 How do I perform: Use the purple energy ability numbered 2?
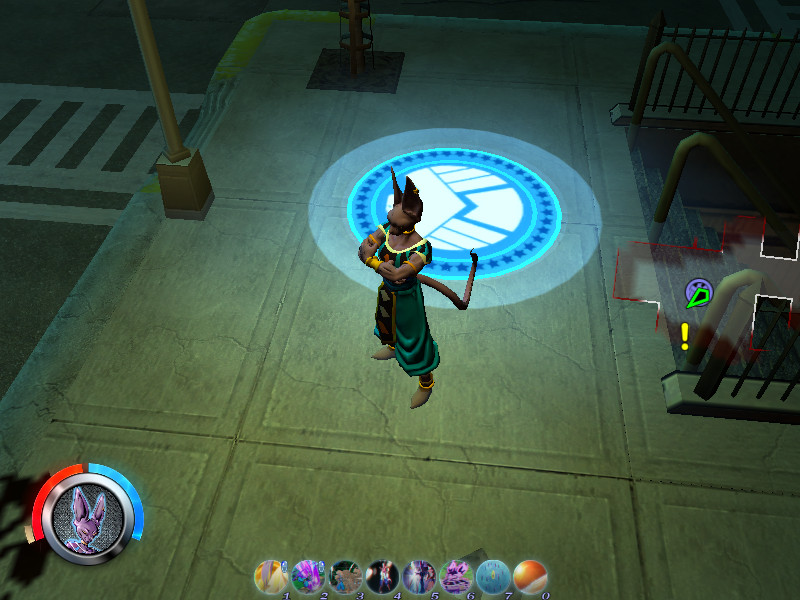tap(307, 577)
